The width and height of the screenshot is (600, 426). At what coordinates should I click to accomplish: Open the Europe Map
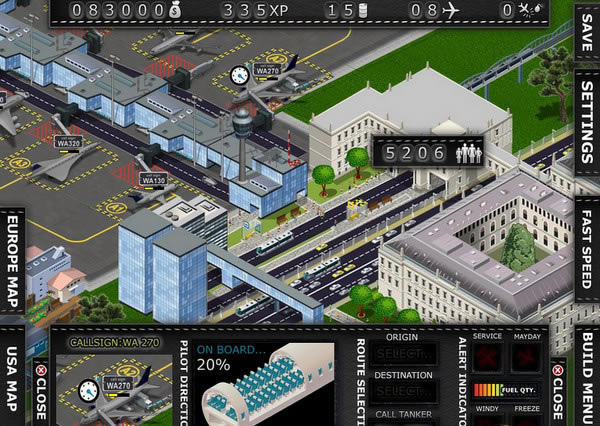point(13,262)
